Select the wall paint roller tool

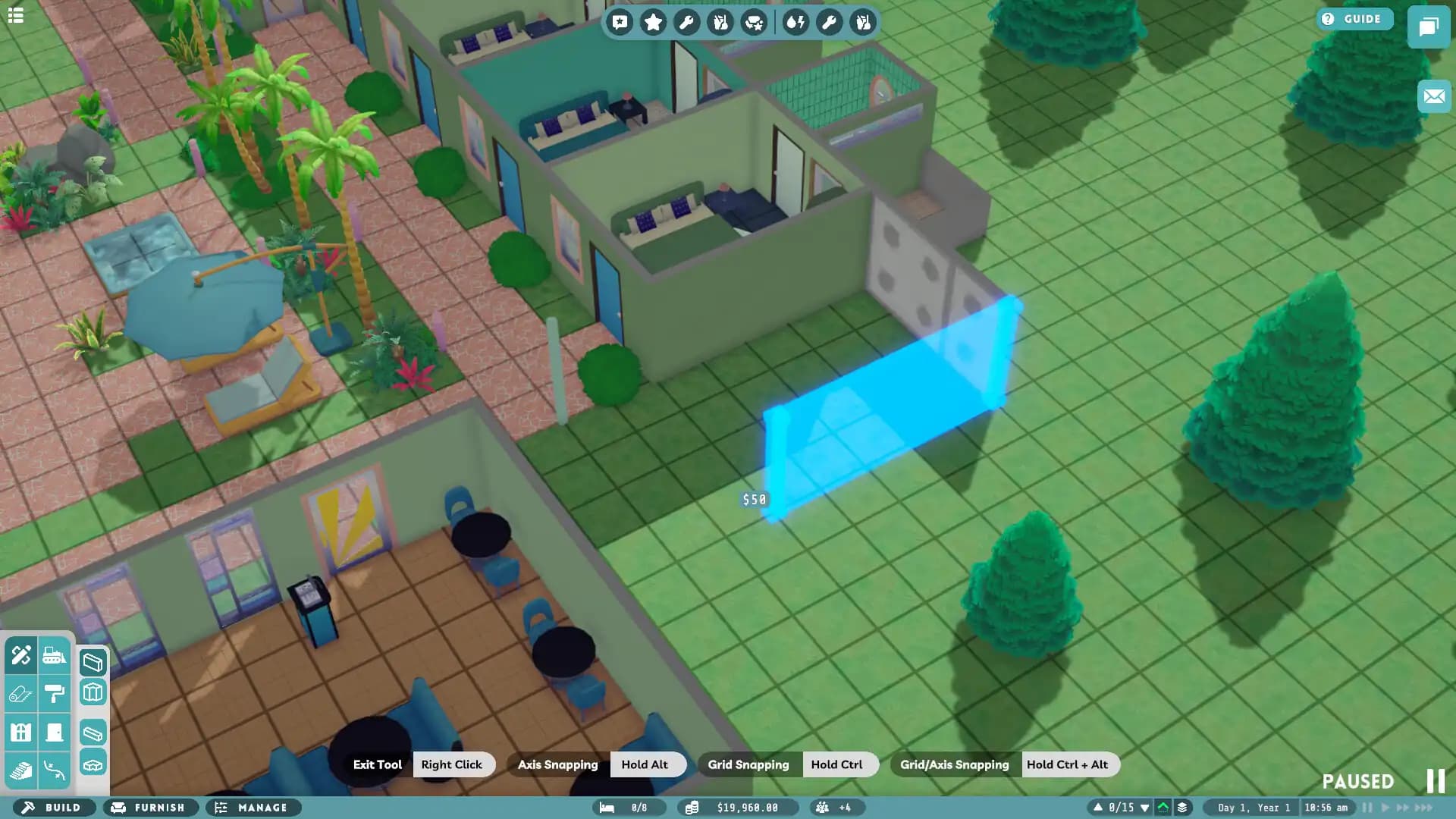(x=55, y=693)
